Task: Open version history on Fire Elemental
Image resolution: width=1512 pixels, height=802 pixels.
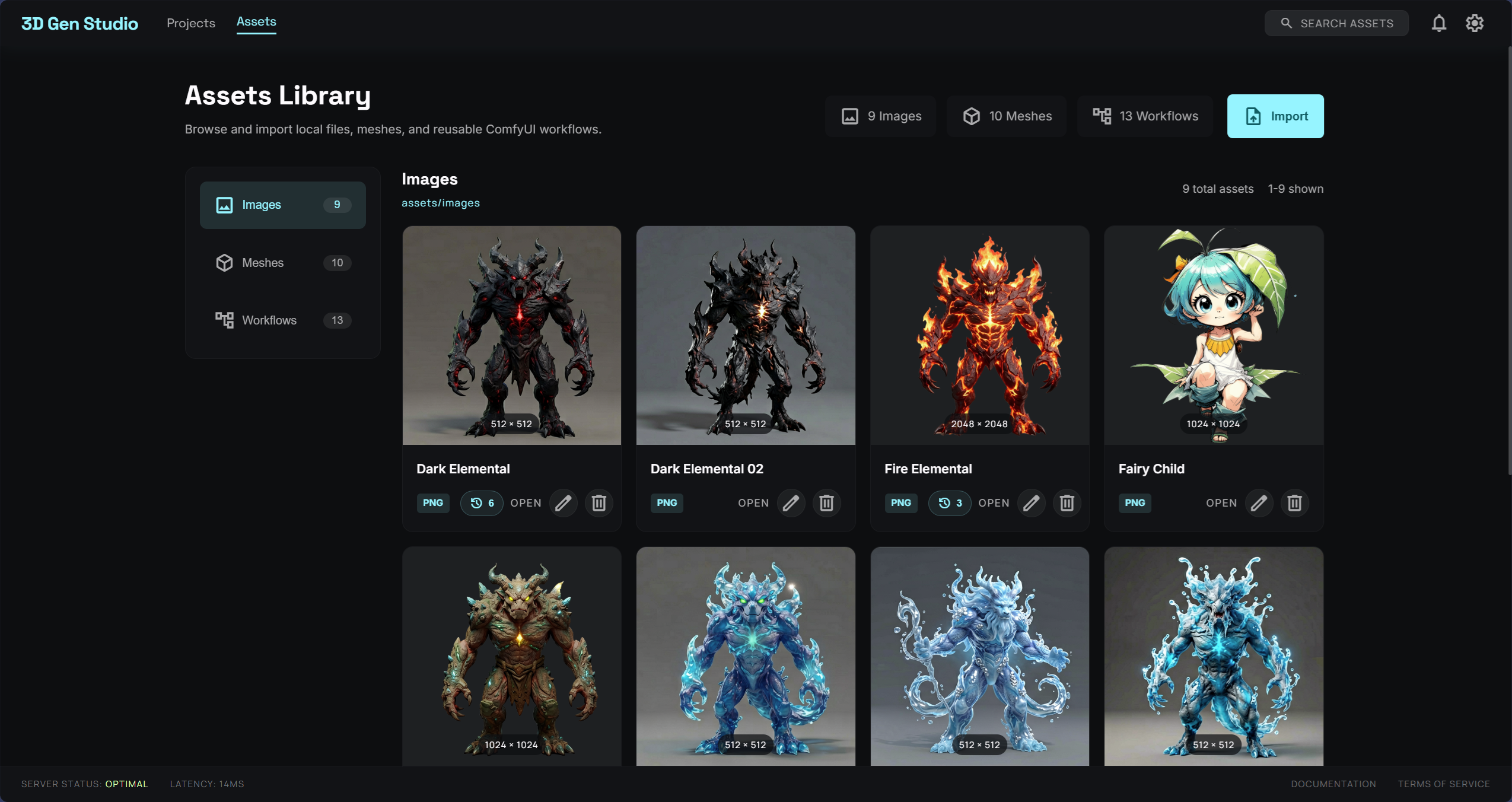Action: click(x=948, y=503)
